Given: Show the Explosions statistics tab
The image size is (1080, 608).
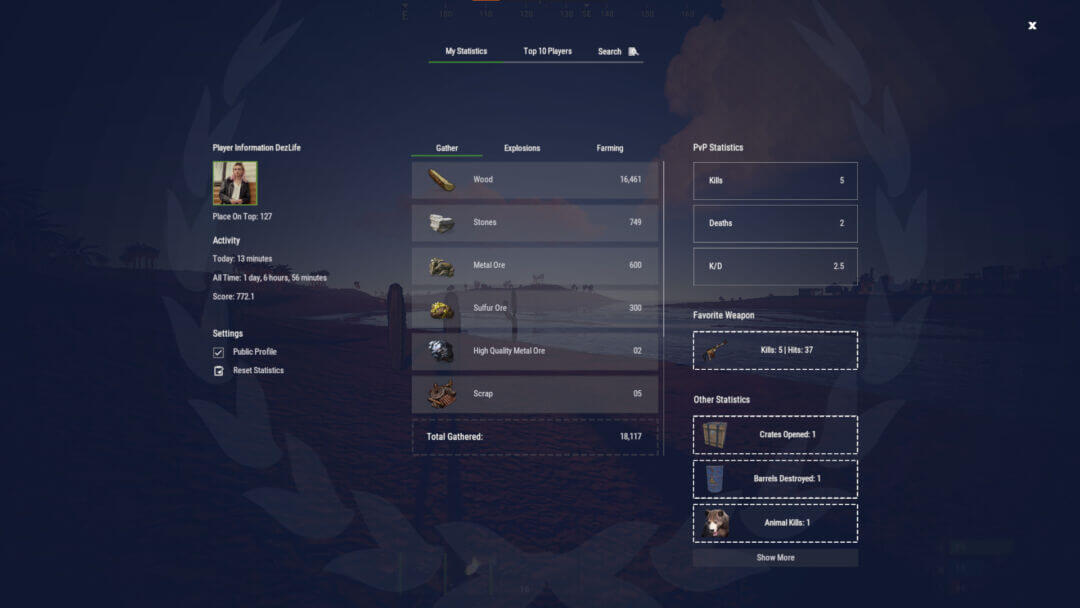Looking at the screenshot, I should pyautogui.click(x=522, y=148).
